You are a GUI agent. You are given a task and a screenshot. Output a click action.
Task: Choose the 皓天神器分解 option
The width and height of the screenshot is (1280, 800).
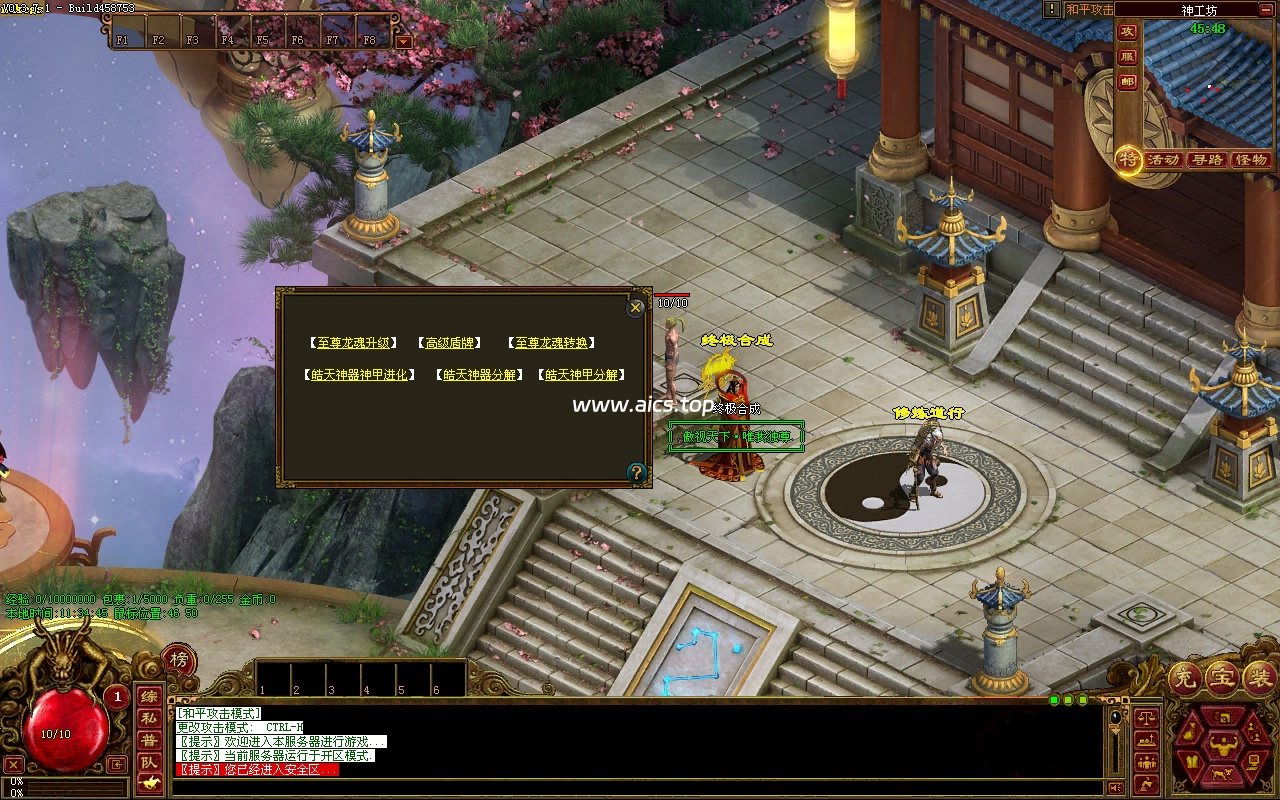(480, 375)
